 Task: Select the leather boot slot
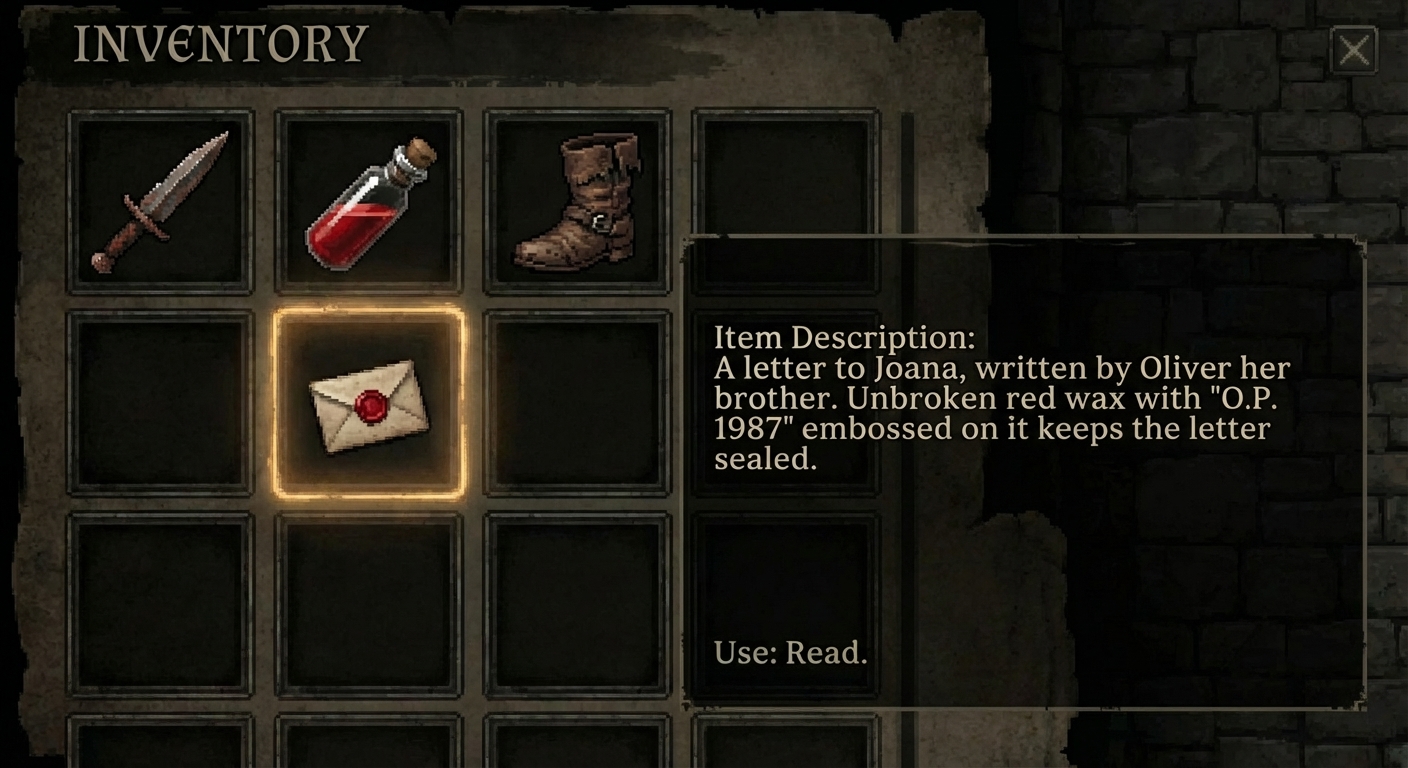click(577, 202)
